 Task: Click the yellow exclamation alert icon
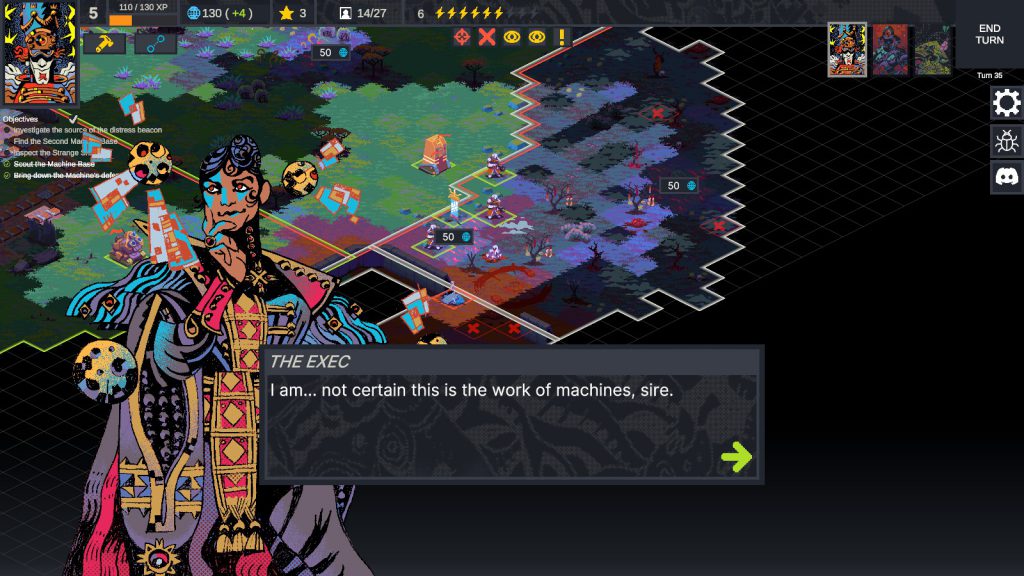coord(562,37)
